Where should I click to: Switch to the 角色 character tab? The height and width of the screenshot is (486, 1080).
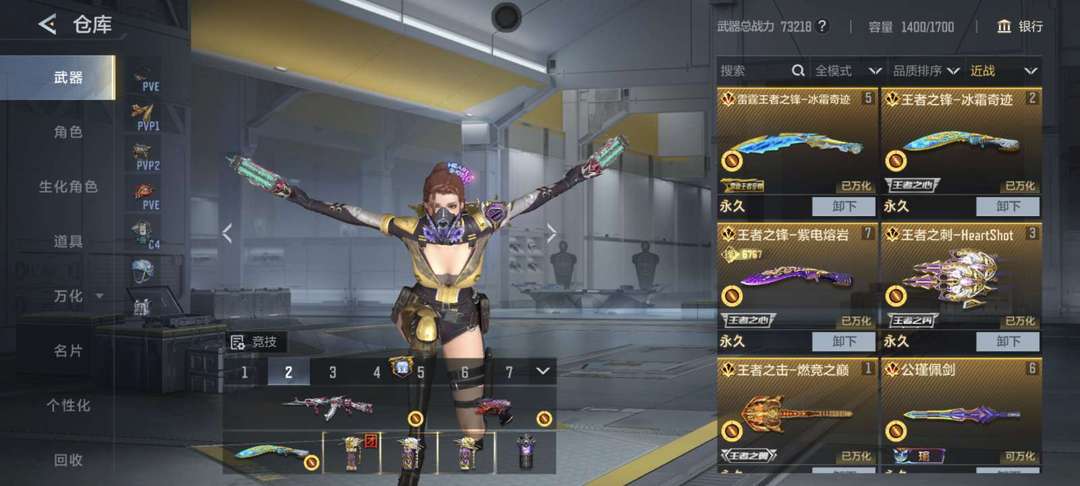coord(68,132)
